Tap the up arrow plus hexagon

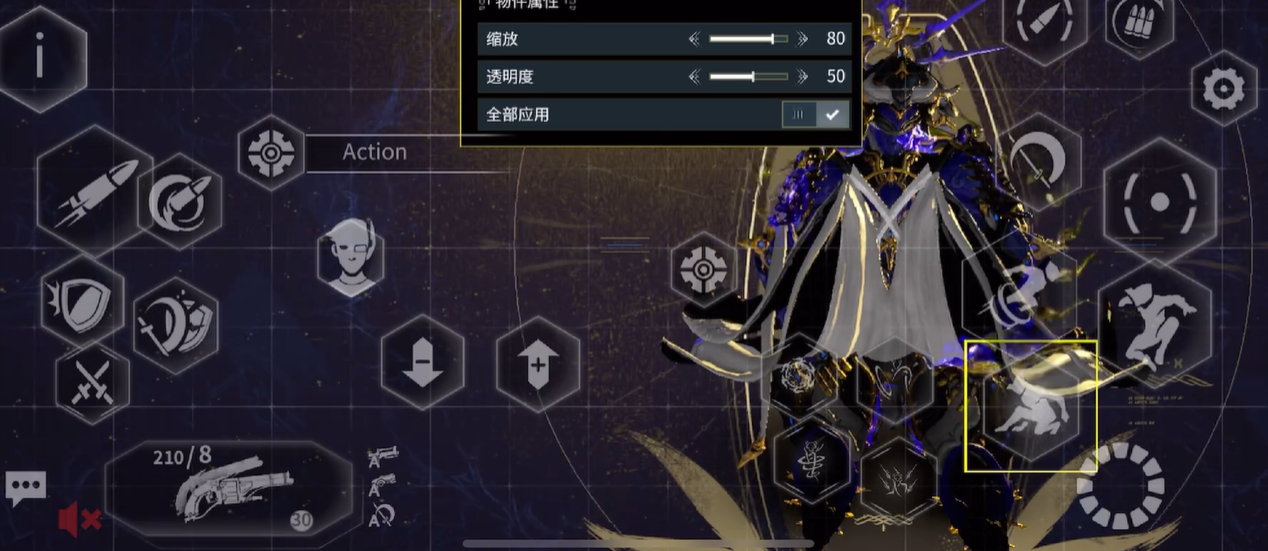538,364
